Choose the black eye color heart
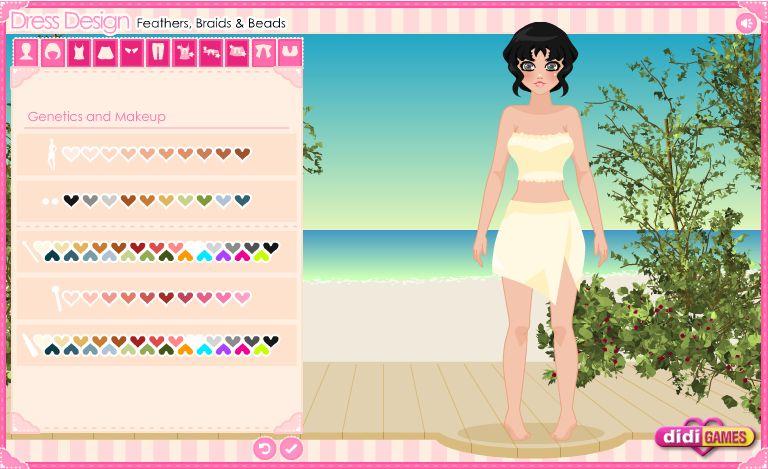Viewport: 768px width, 469px height. pos(71,201)
